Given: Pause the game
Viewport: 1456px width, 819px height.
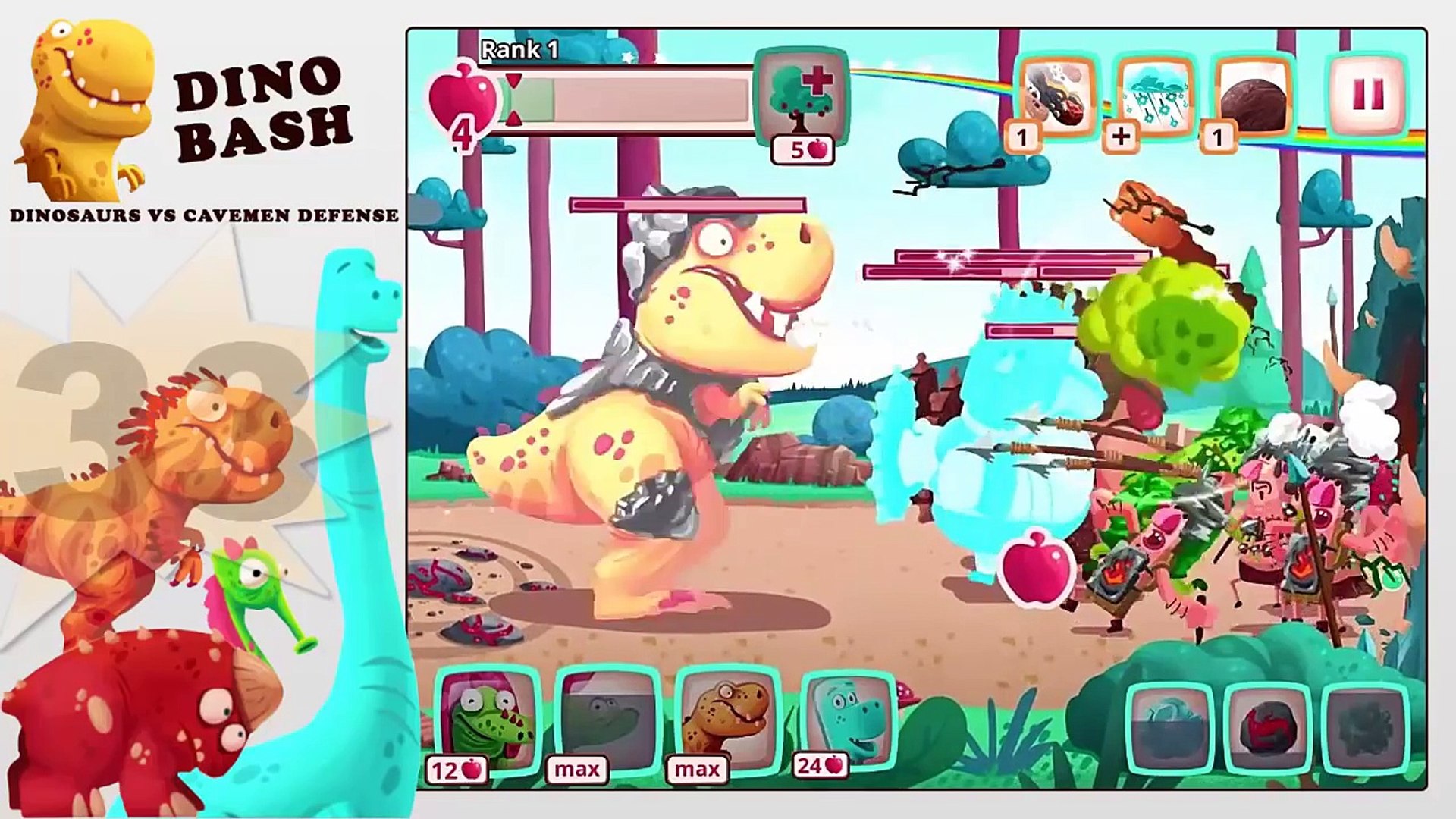Looking at the screenshot, I should [x=1367, y=95].
